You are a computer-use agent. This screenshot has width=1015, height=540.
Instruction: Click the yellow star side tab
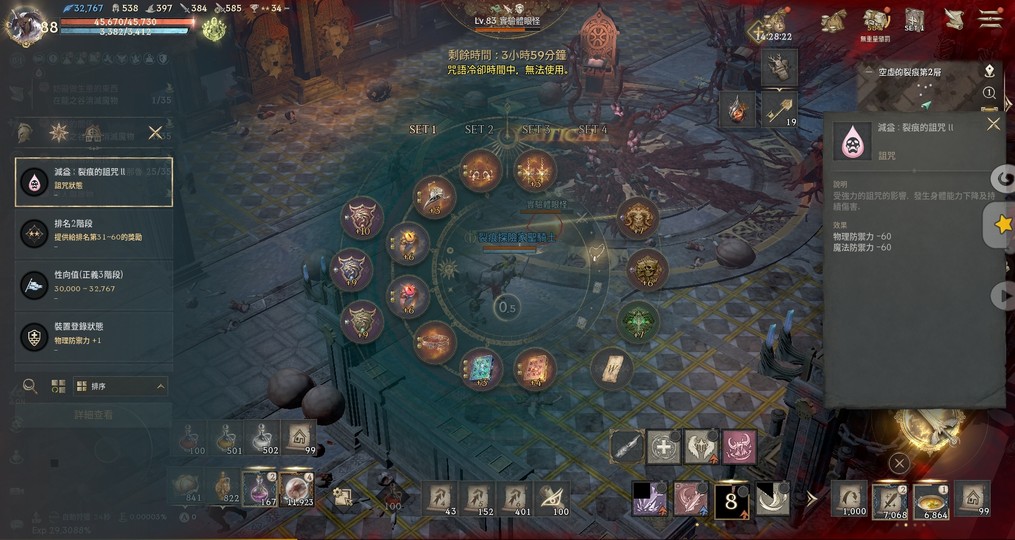(1002, 226)
